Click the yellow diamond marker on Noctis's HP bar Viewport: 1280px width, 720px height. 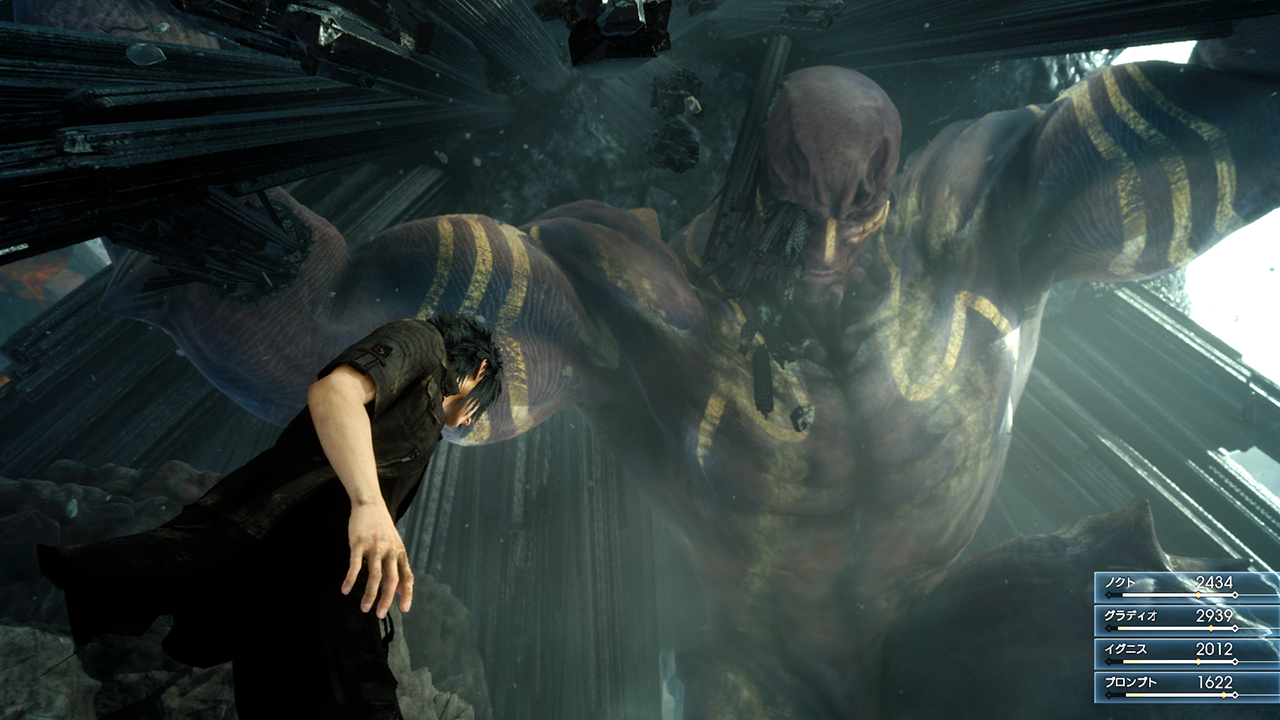(x=1198, y=594)
